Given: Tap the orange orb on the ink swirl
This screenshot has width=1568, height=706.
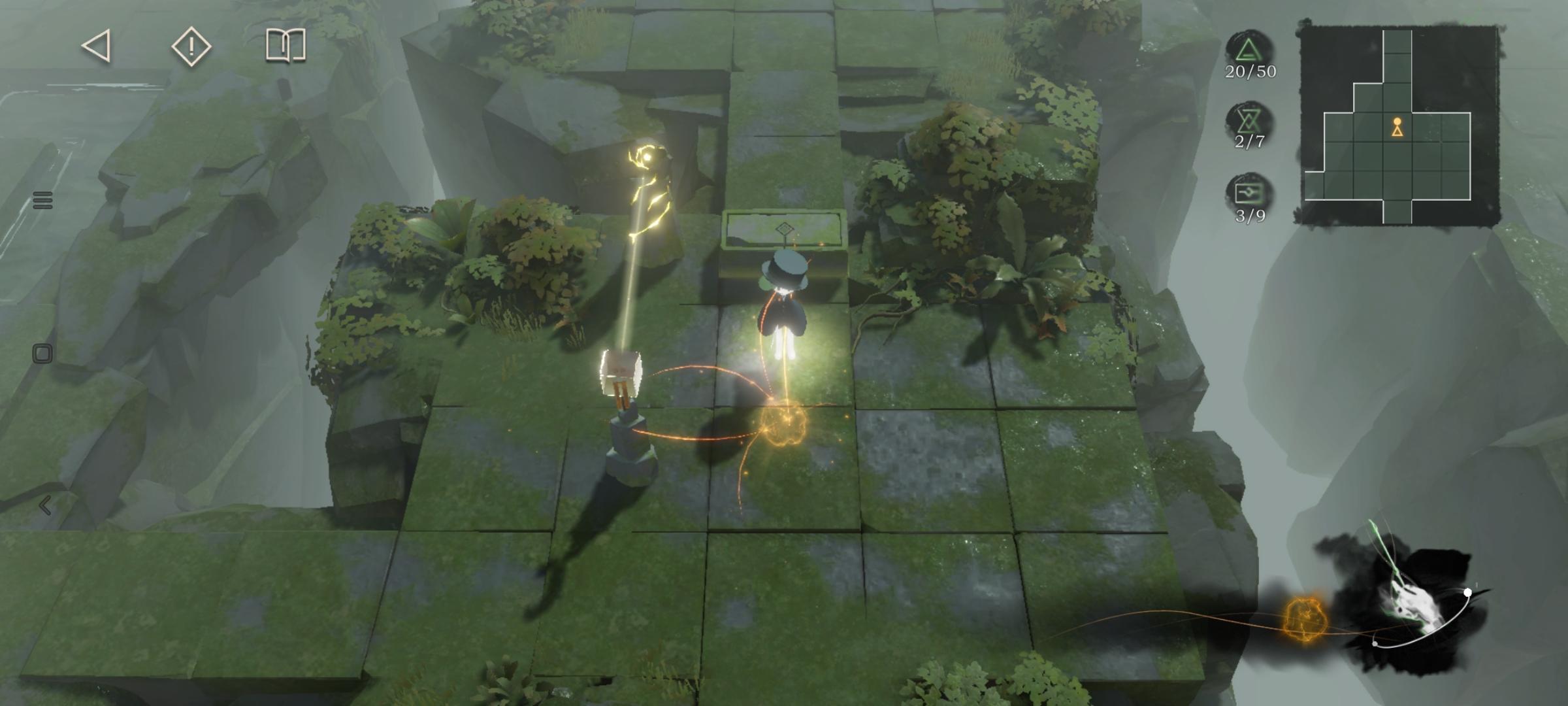Looking at the screenshot, I should click(1305, 618).
